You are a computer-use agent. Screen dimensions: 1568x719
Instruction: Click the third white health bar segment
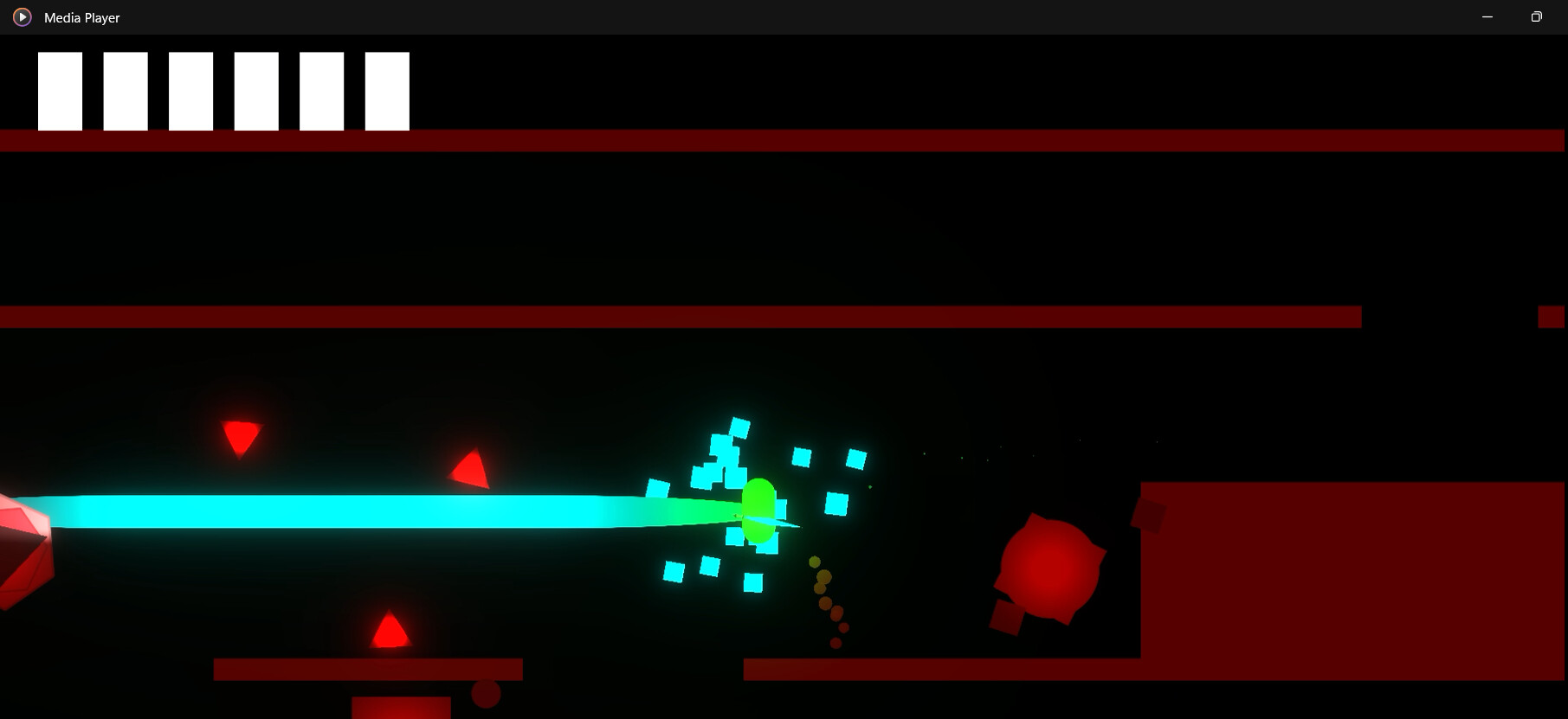[190, 90]
